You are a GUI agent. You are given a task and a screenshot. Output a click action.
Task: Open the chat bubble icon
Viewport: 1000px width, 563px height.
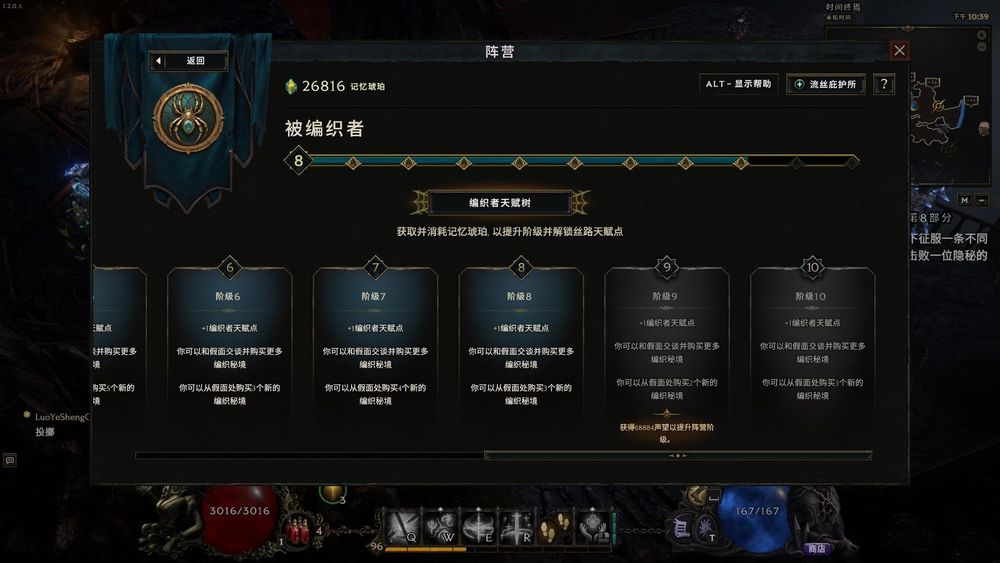point(10,460)
